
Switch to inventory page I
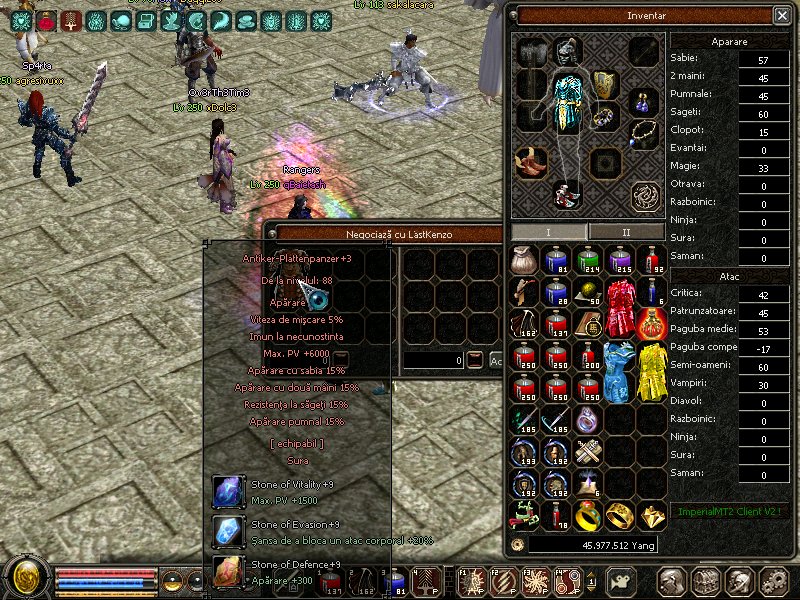point(548,232)
